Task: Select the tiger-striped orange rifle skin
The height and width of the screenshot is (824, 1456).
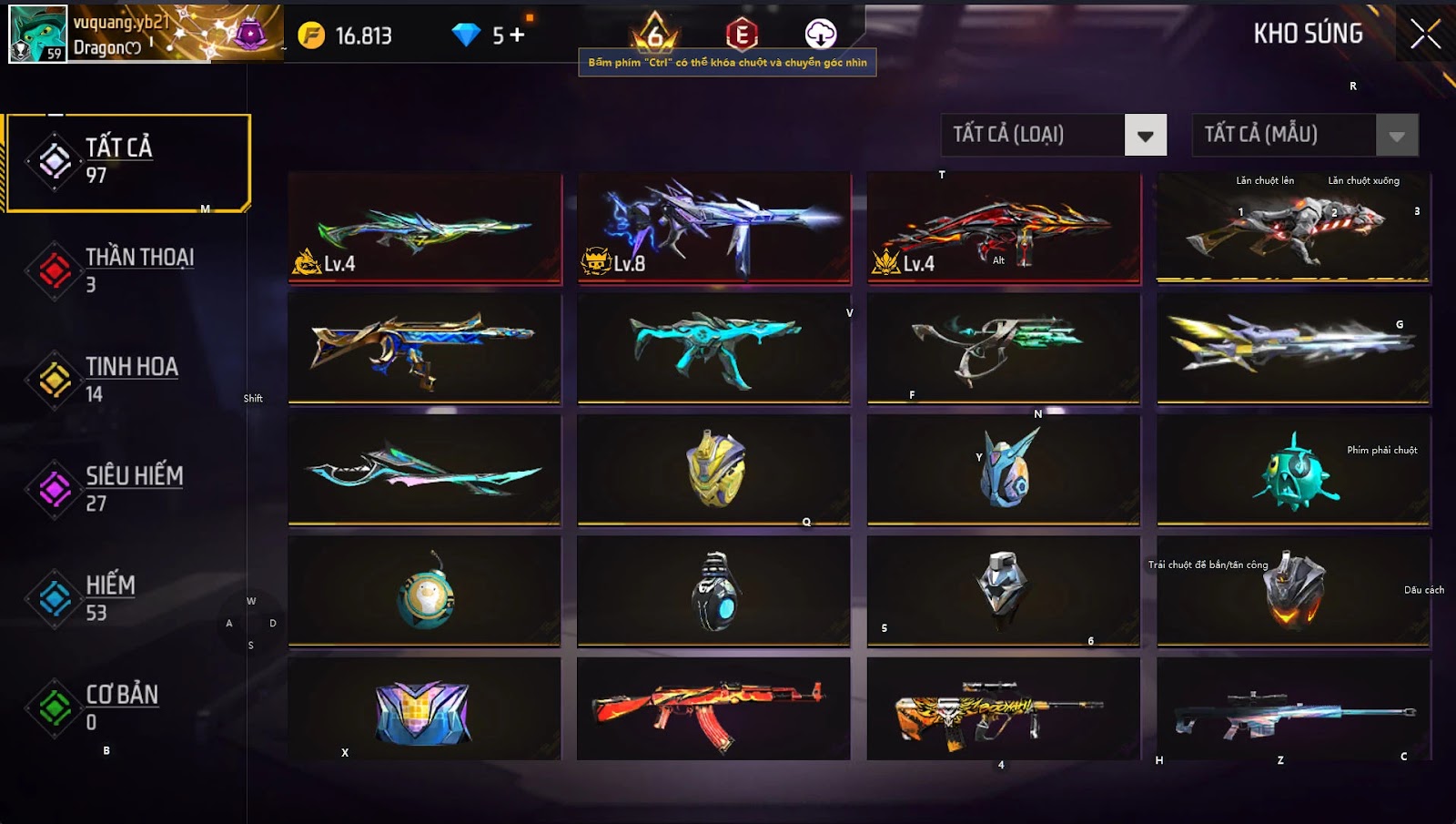Action: tap(1004, 709)
